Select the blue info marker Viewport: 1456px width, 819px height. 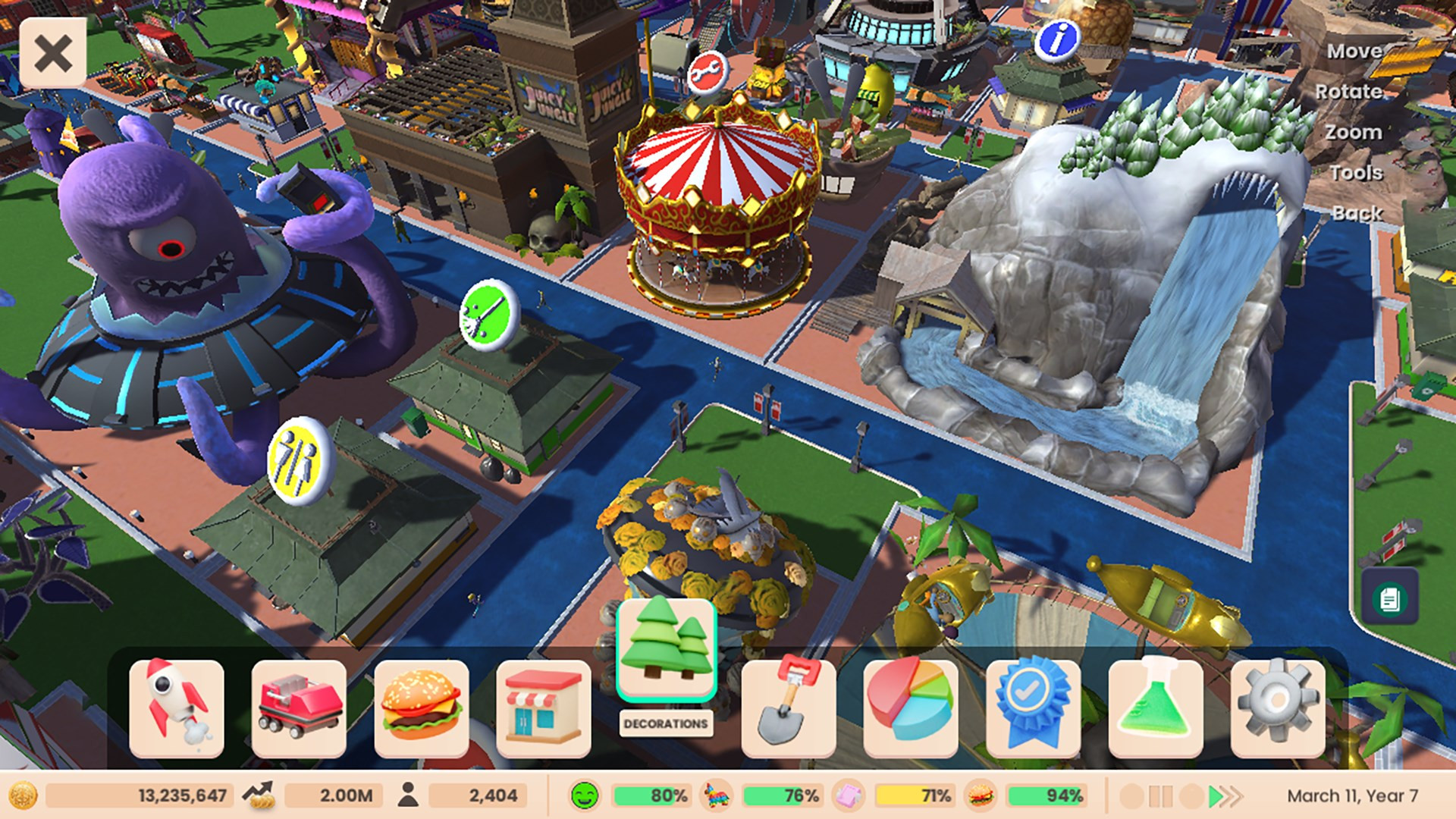click(x=1057, y=38)
